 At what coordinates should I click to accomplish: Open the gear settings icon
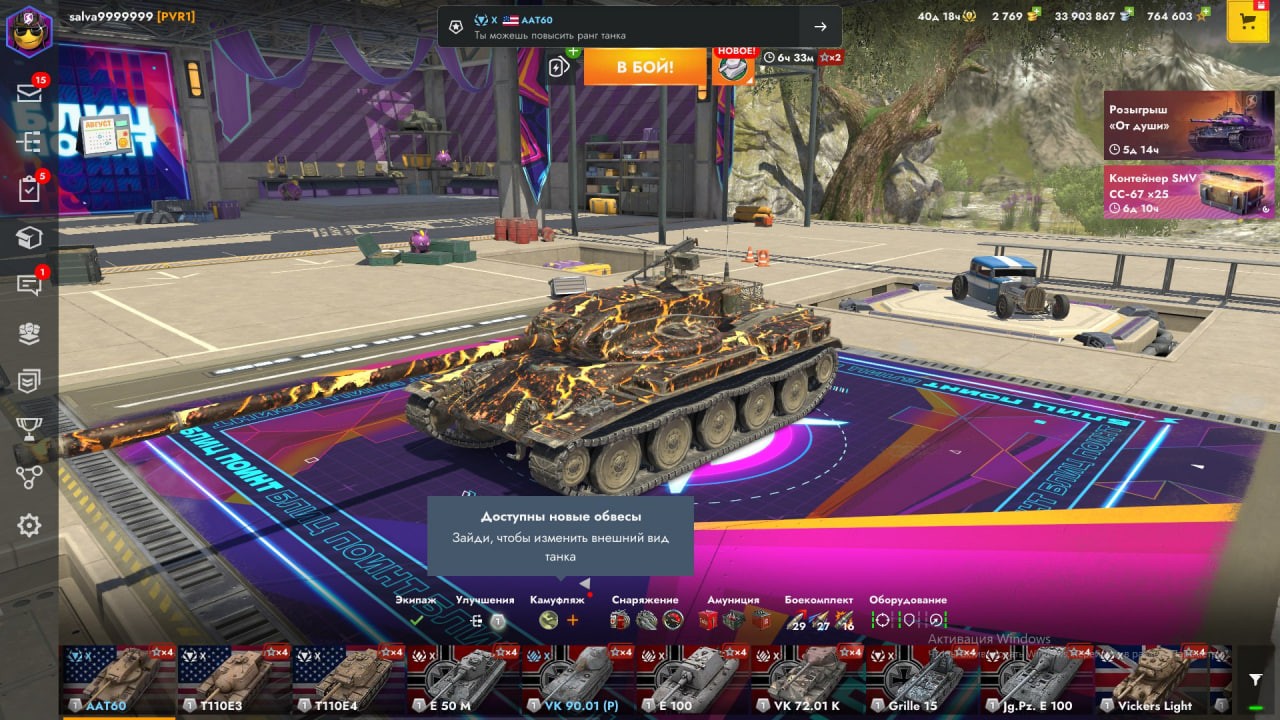29,525
